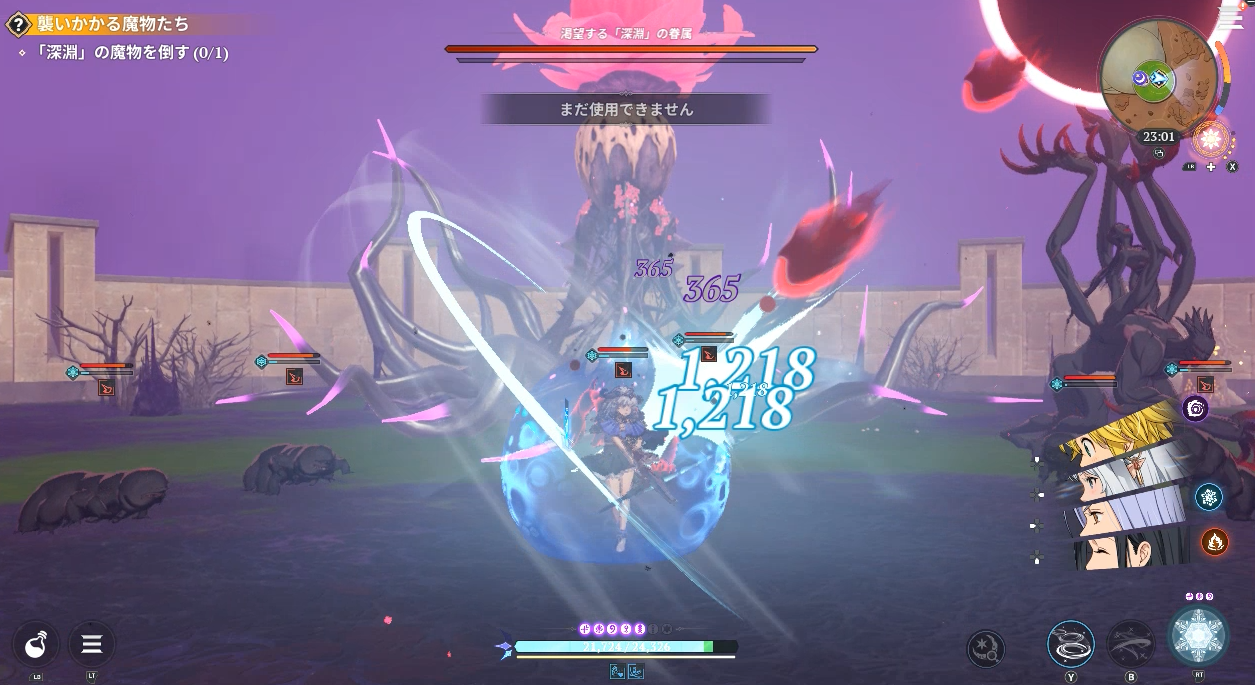Trigger the orange flame tag skill icon
Viewport: 1255px width, 685px height.
coord(1214,542)
